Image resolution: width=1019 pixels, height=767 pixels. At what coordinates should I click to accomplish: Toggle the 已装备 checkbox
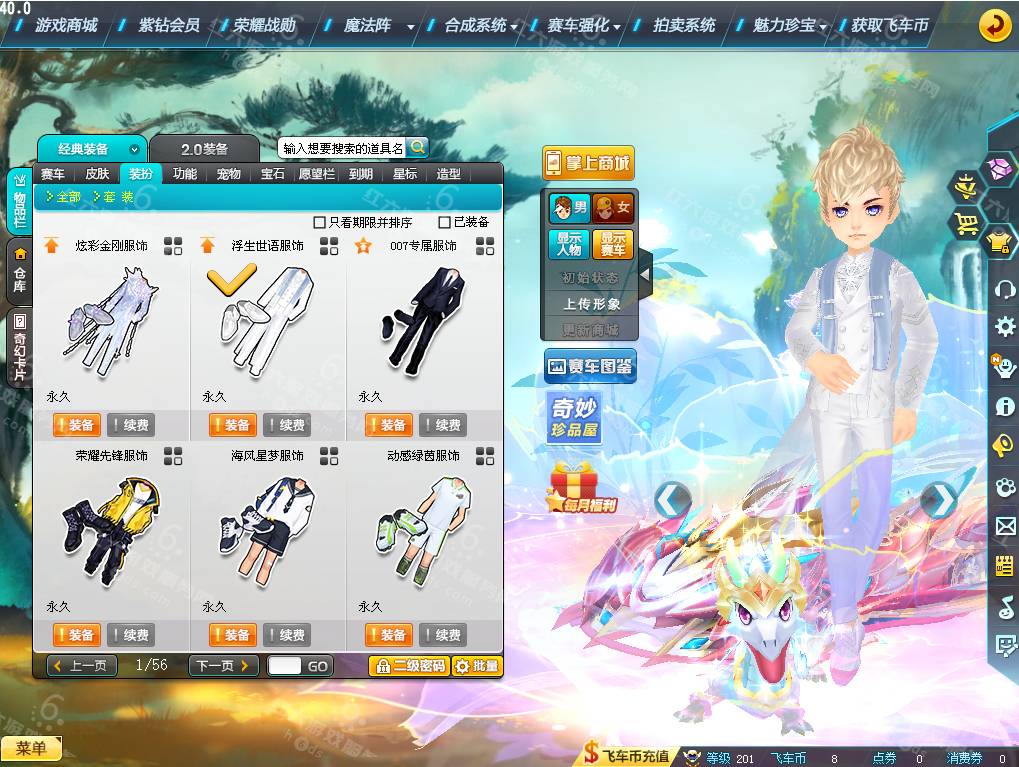(445, 222)
